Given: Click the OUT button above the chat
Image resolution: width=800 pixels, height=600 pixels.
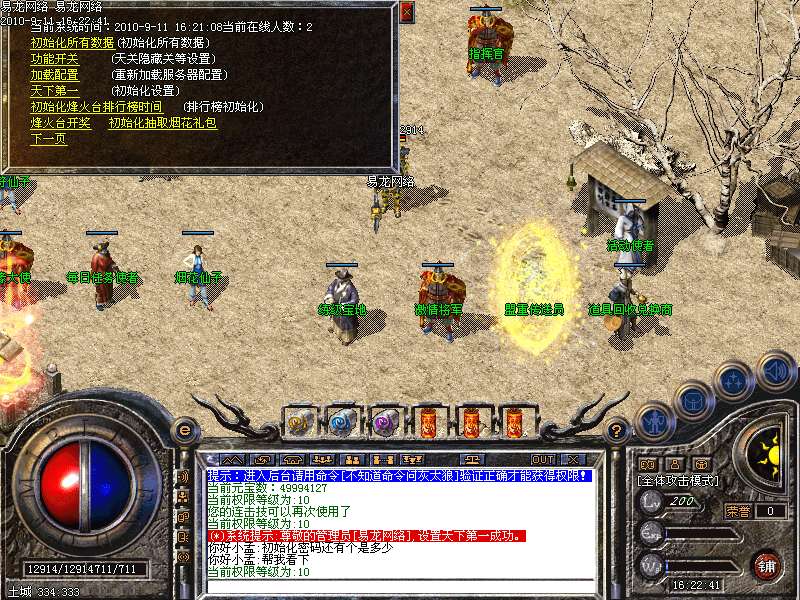Looking at the screenshot, I should coord(543,460).
